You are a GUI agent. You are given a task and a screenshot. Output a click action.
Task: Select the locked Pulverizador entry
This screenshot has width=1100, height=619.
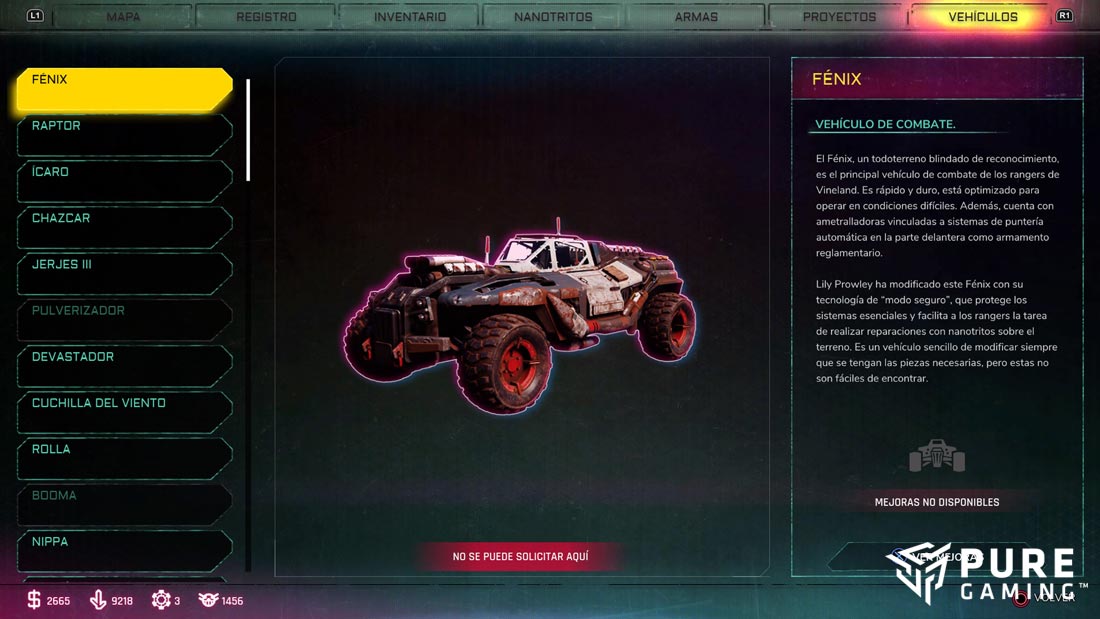[124, 319]
